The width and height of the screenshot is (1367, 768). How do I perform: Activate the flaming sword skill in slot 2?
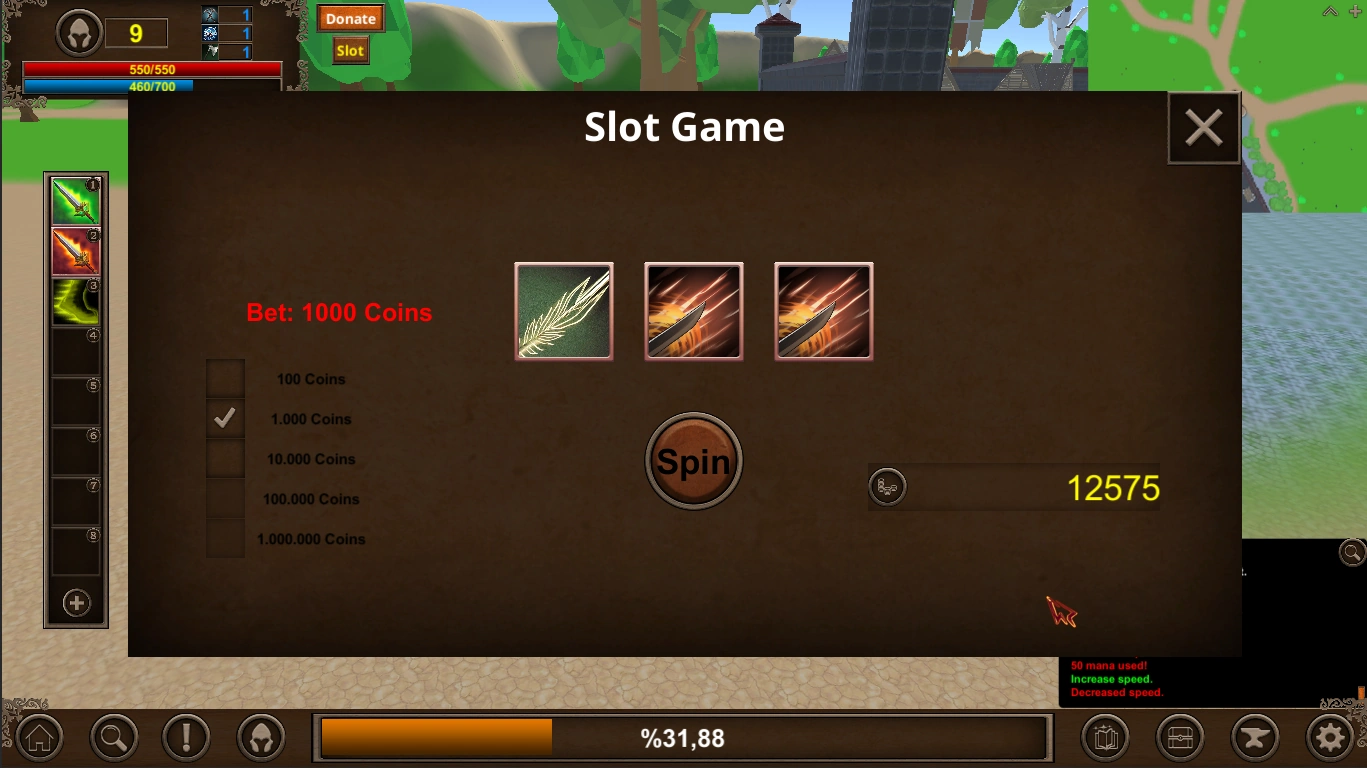[75, 250]
